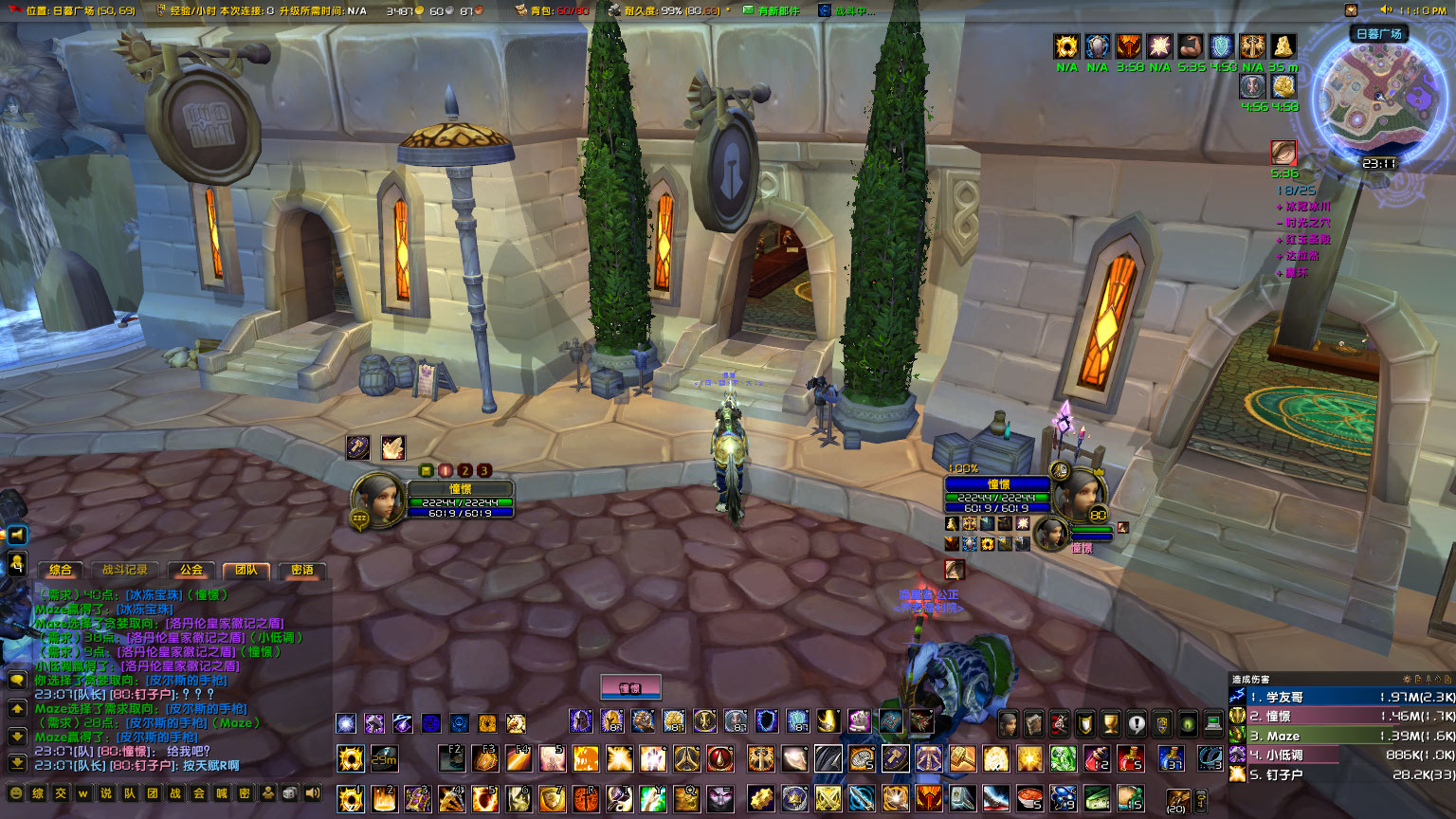
Task: Toggle raid marker 3 above the 憧憬 frame
Action: click(484, 471)
